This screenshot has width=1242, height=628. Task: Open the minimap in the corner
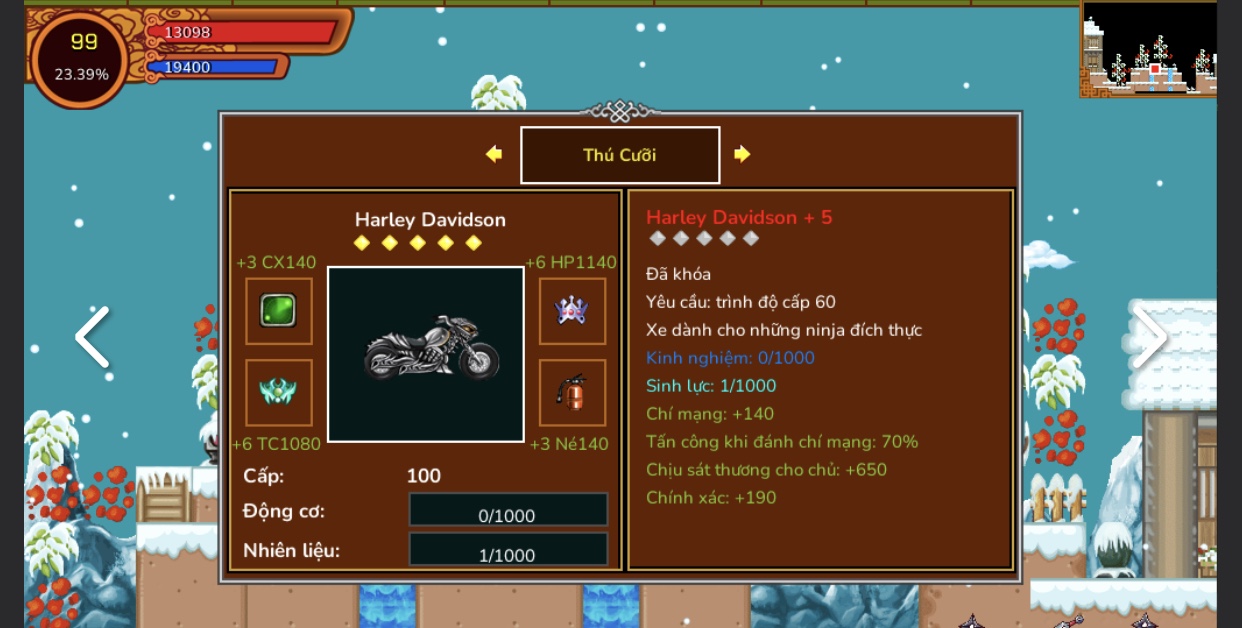point(1148,48)
